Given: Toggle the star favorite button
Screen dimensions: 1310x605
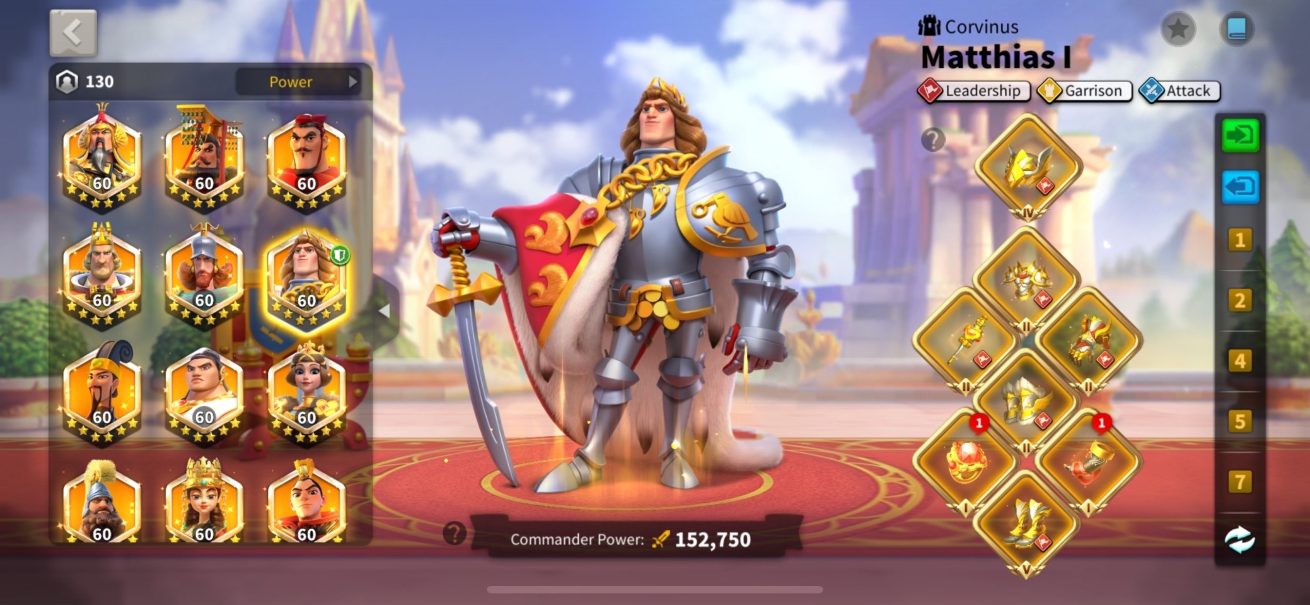Looking at the screenshot, I should pyautogui.click(x=1179, y=29).
